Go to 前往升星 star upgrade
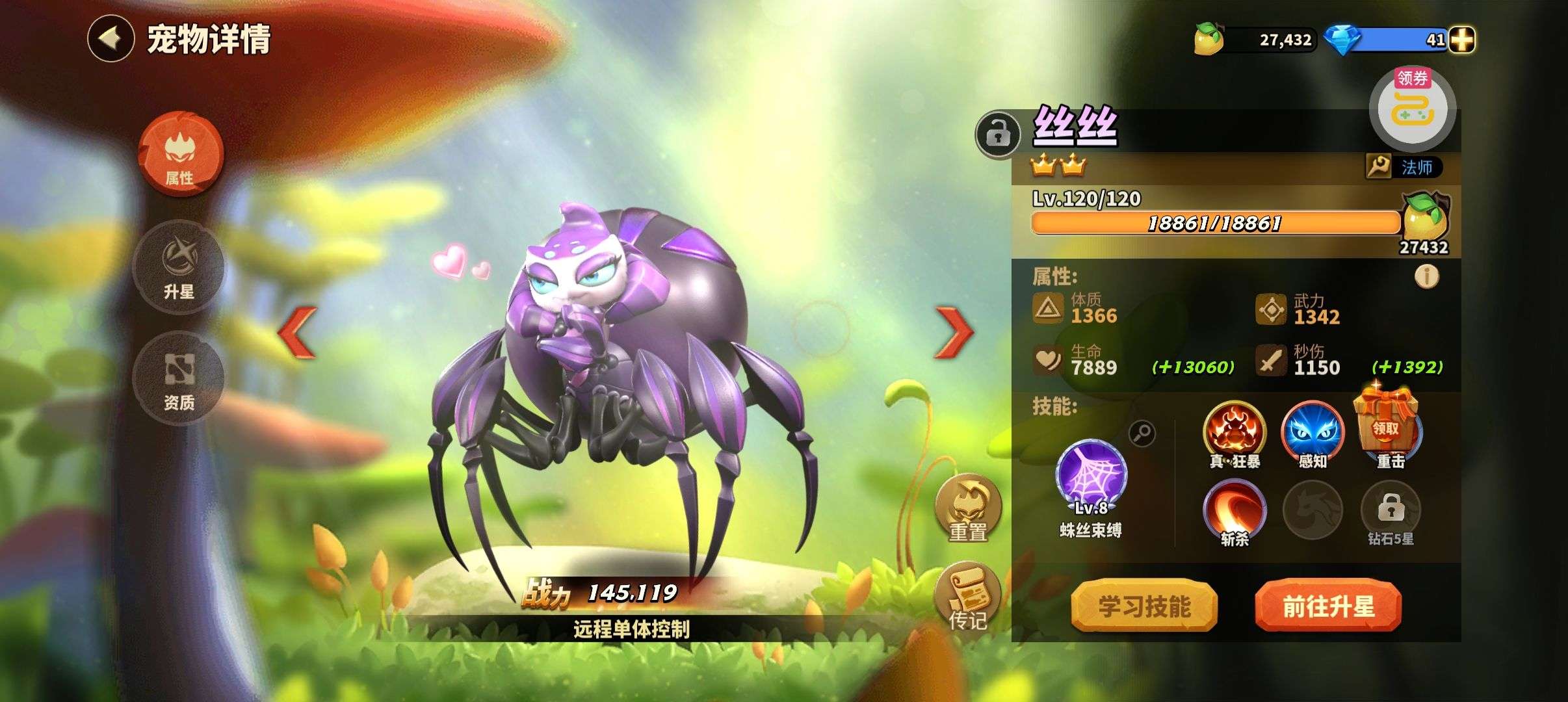The height and width of the screenshot is (702, 1568). 1327,606
